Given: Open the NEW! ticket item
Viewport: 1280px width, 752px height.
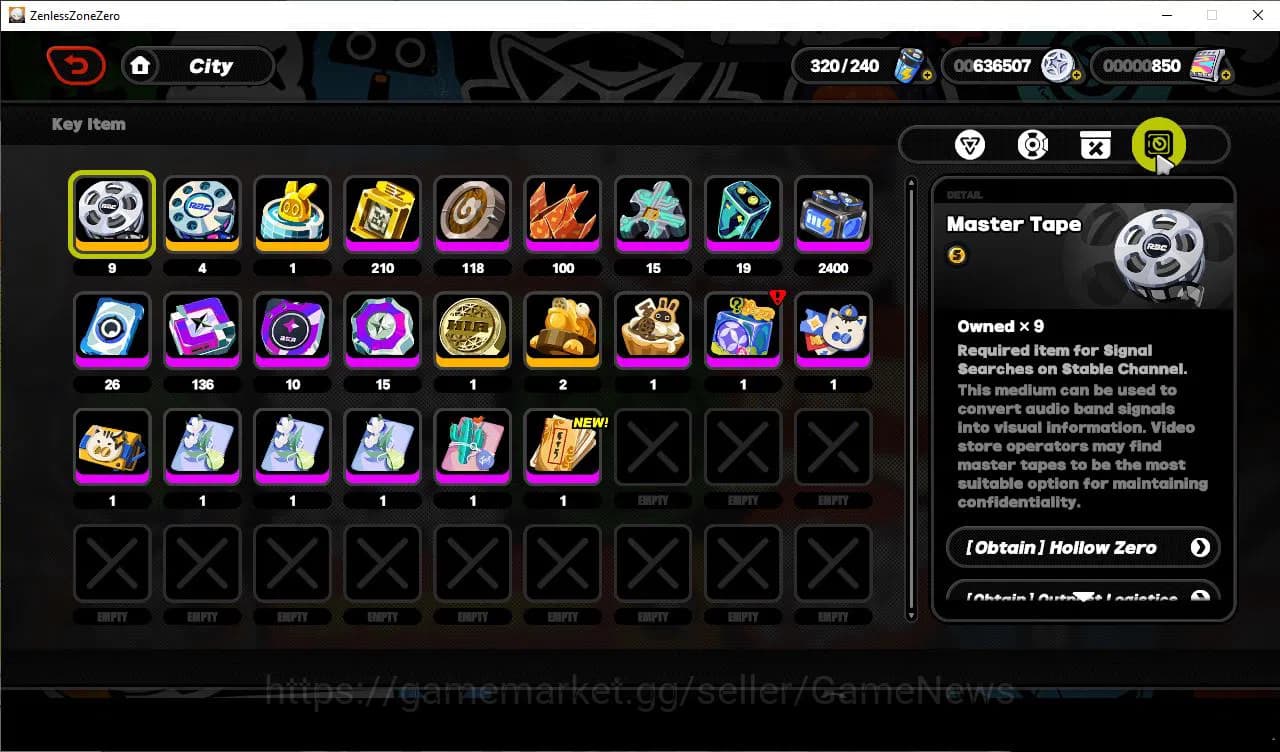Looking at the screenshot, I should [x=562, y=447].
